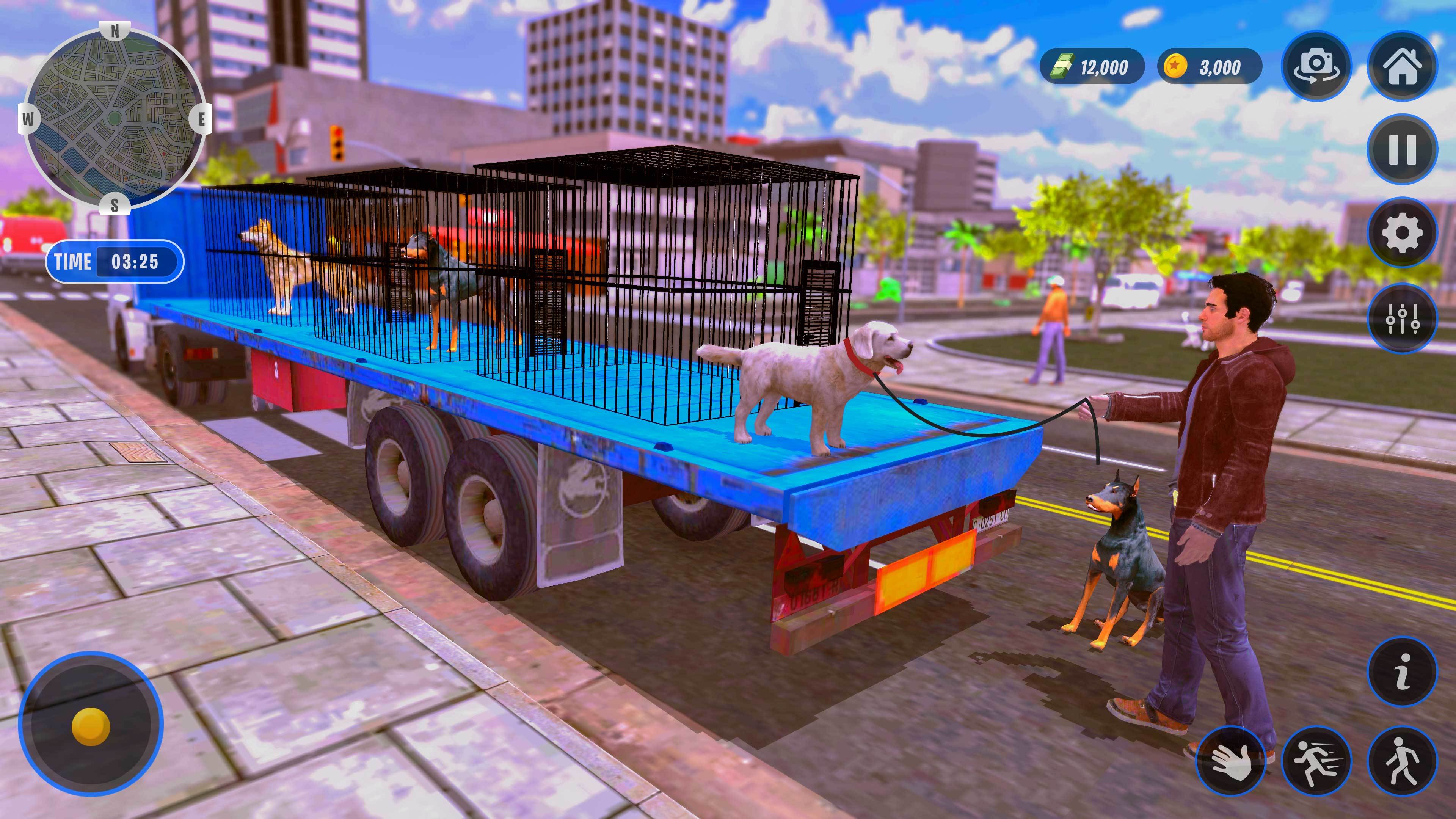
Task: Tap the TIME 03:25 display
Action: point(116,261)
